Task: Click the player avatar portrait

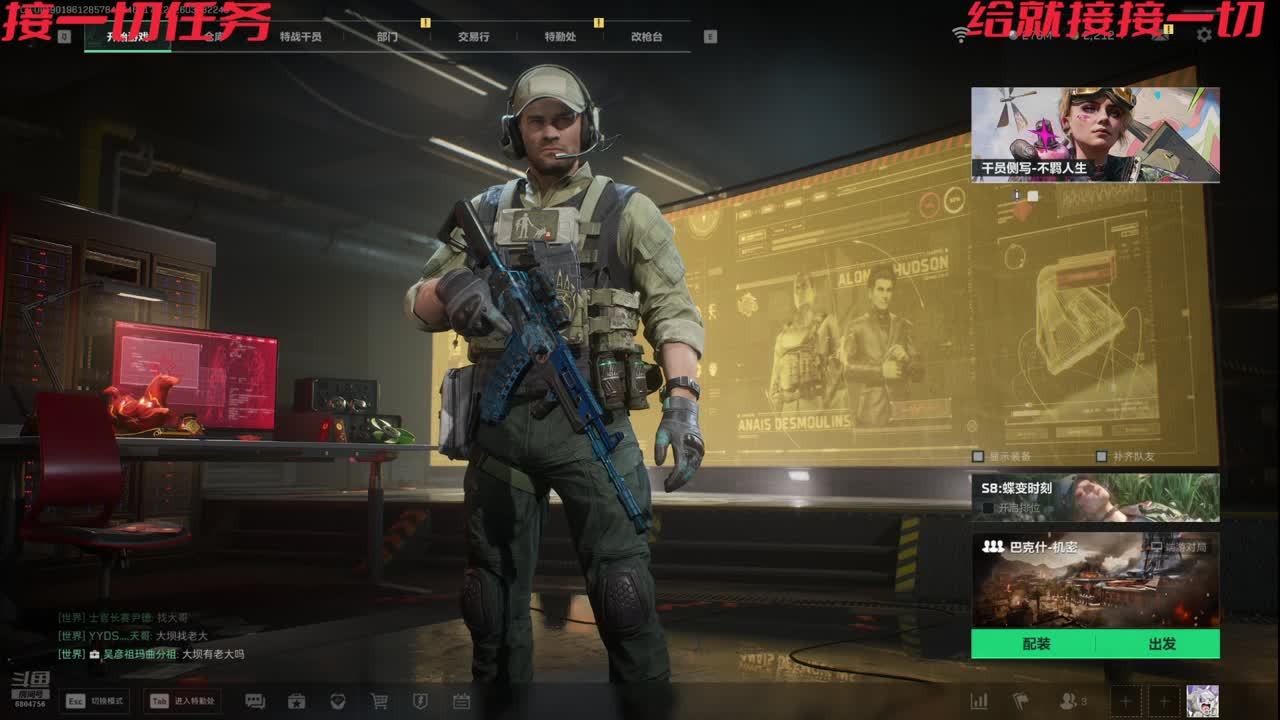Action: pos(1202,701)
